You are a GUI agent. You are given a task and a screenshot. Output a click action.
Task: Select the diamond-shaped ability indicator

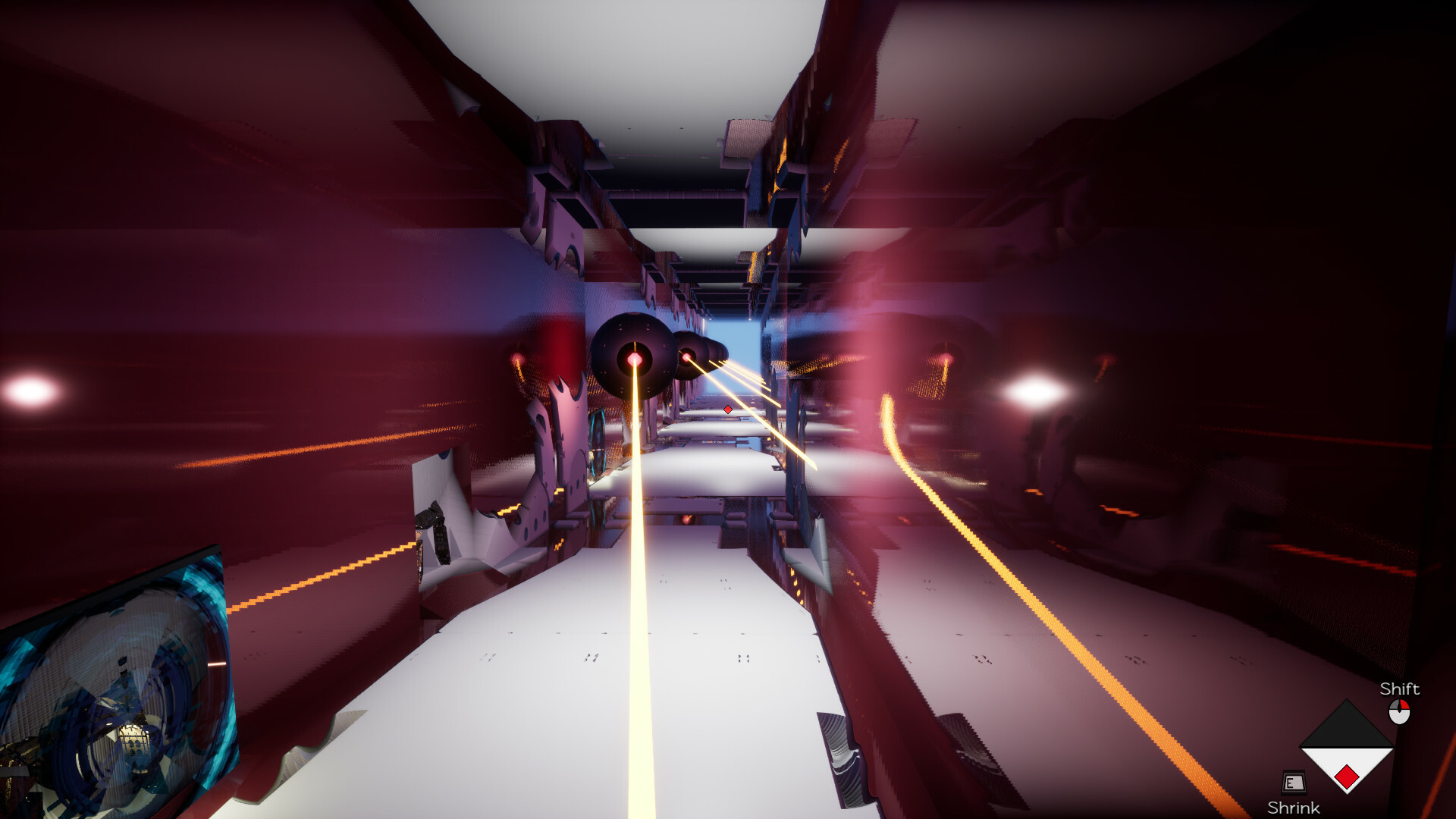click(x=1347, y=748)
